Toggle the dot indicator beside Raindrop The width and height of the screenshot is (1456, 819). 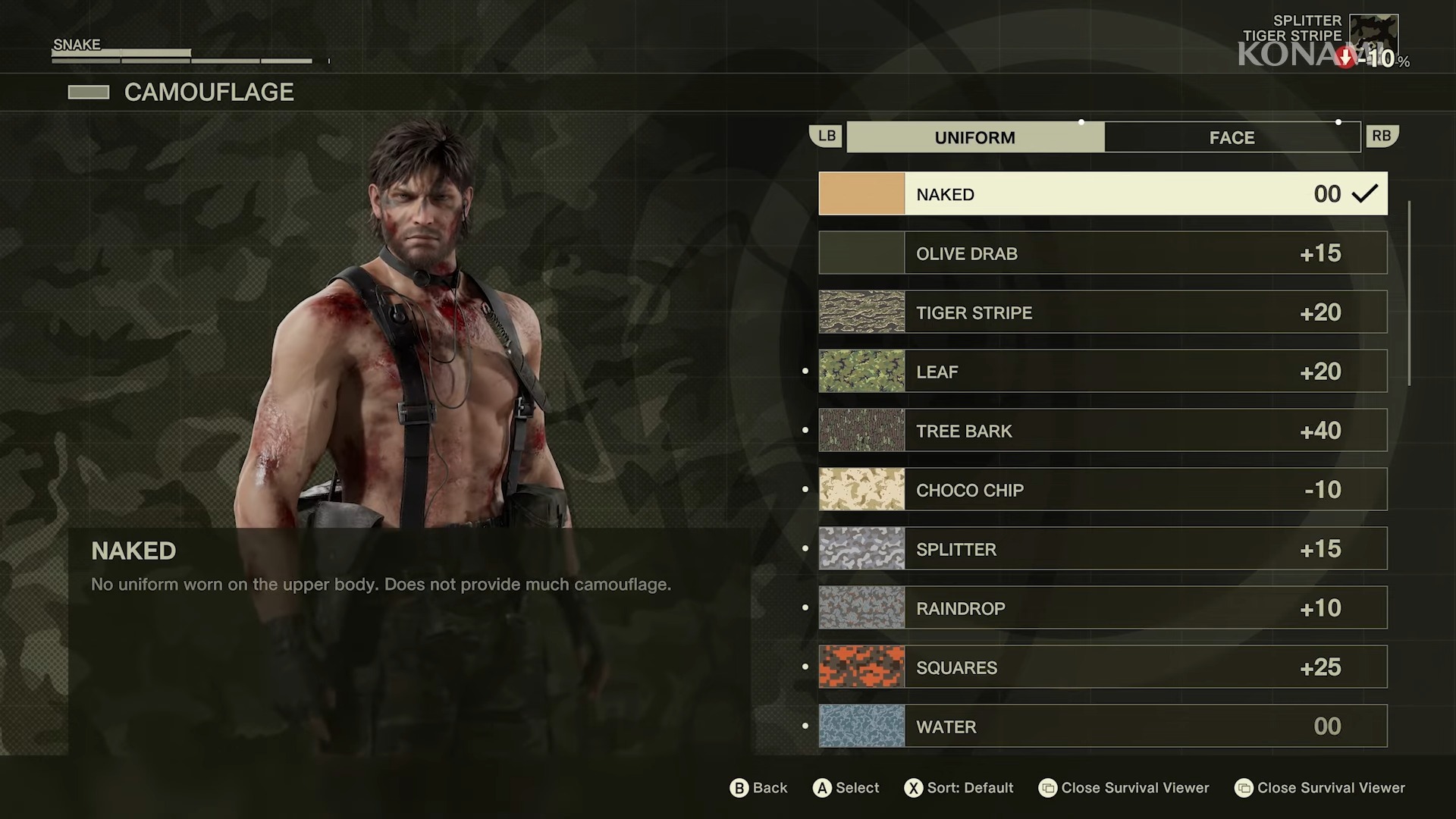[x=805, y=607]
